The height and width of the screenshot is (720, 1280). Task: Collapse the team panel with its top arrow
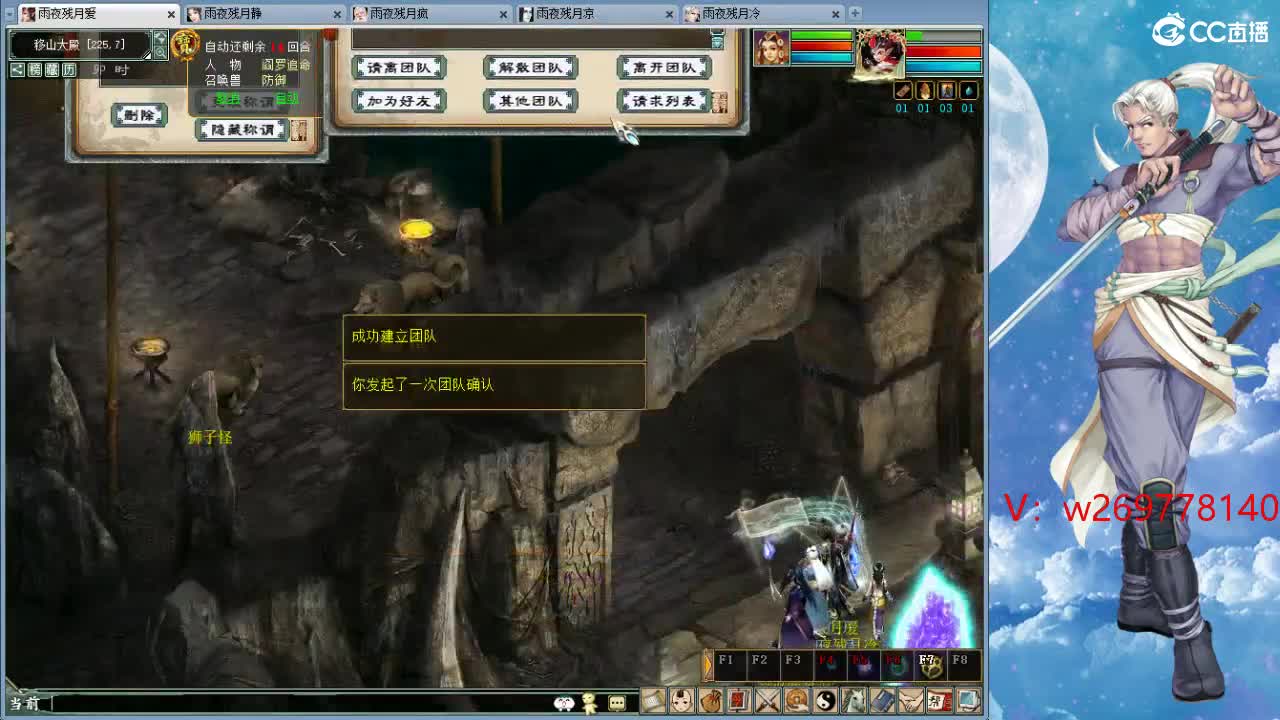tap(717, 42)
